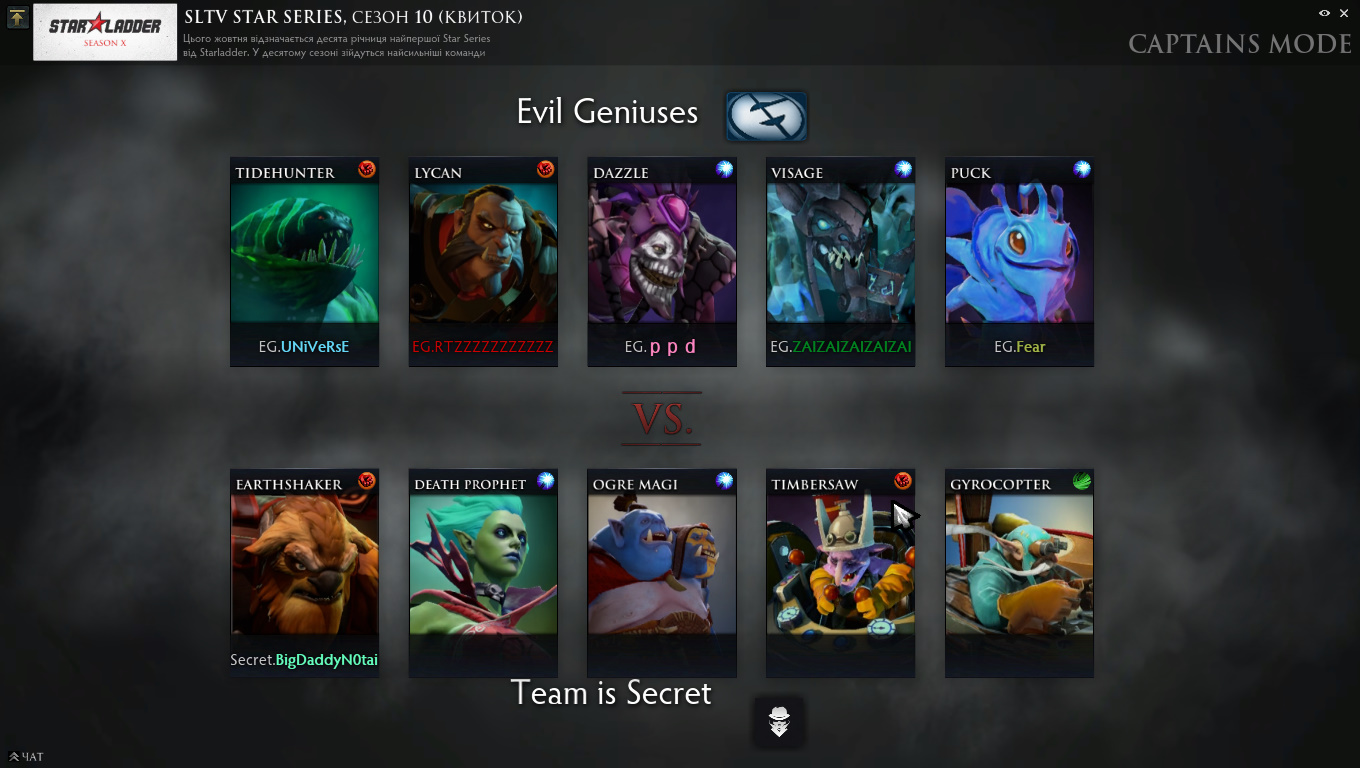The height and width of the screenshot is (768, 1360).
Task: Open the StarLadder Season X banner
Action: (x=105, y=32)
